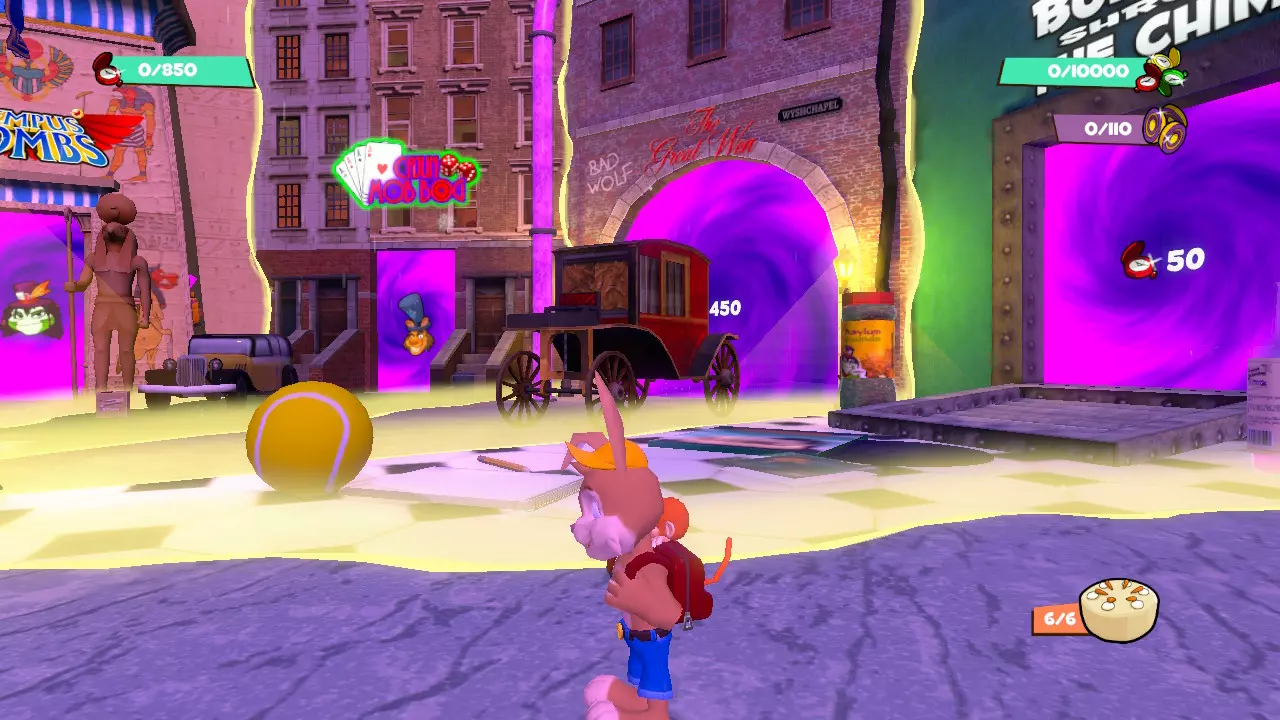The image size is (1280, 720).
Task: Toggle the red pocket watch in the top-right cluster
Action: (x=1146, y=83)
